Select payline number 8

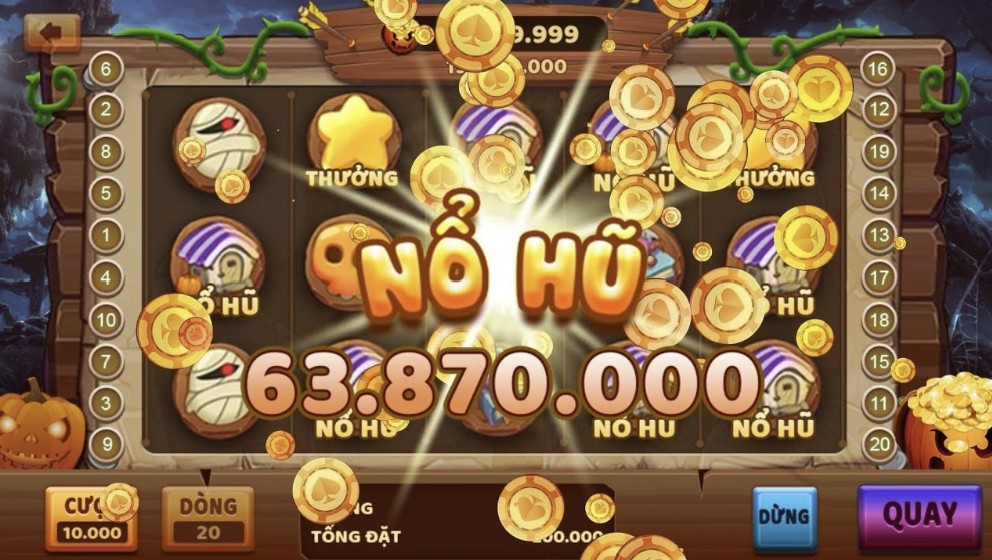[x=106, y=152]
